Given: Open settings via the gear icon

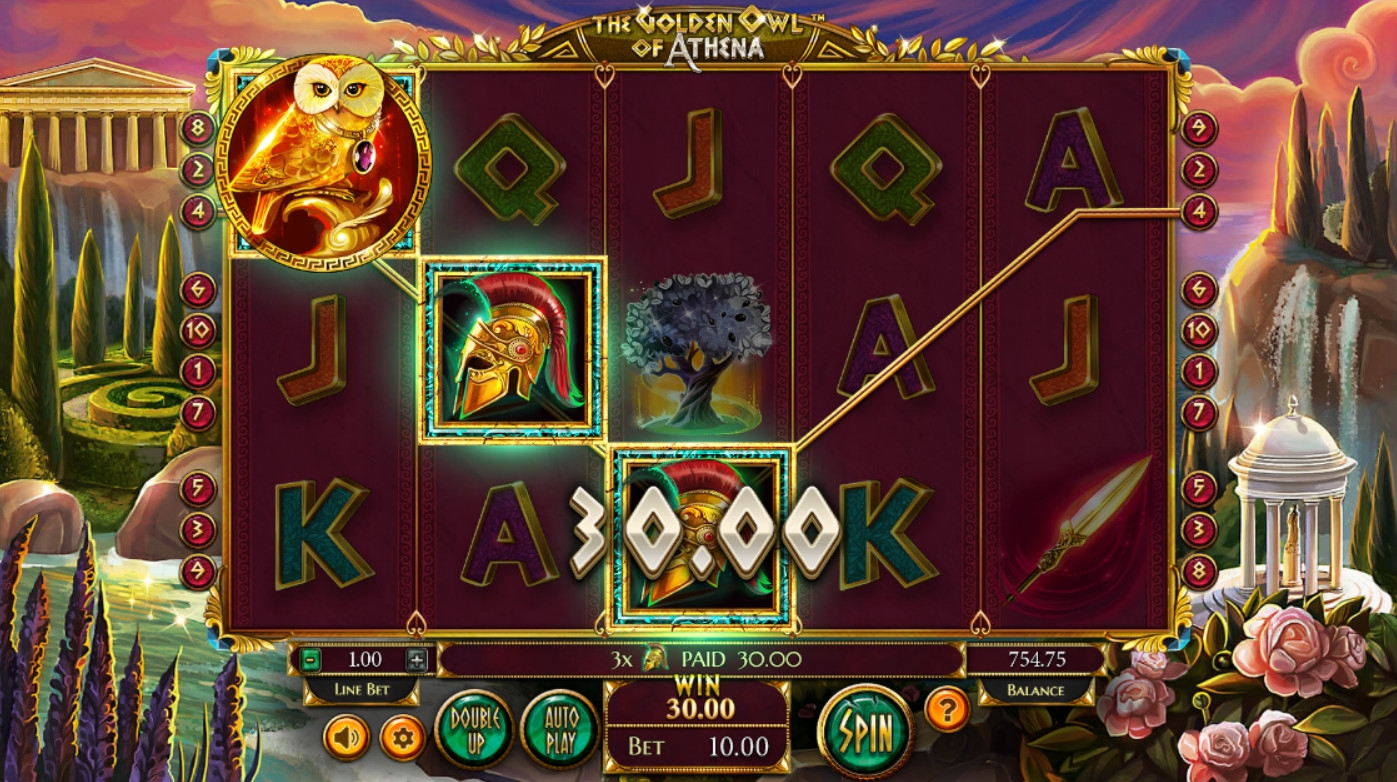Looking at the screenshot, I should tap(403, 738).
